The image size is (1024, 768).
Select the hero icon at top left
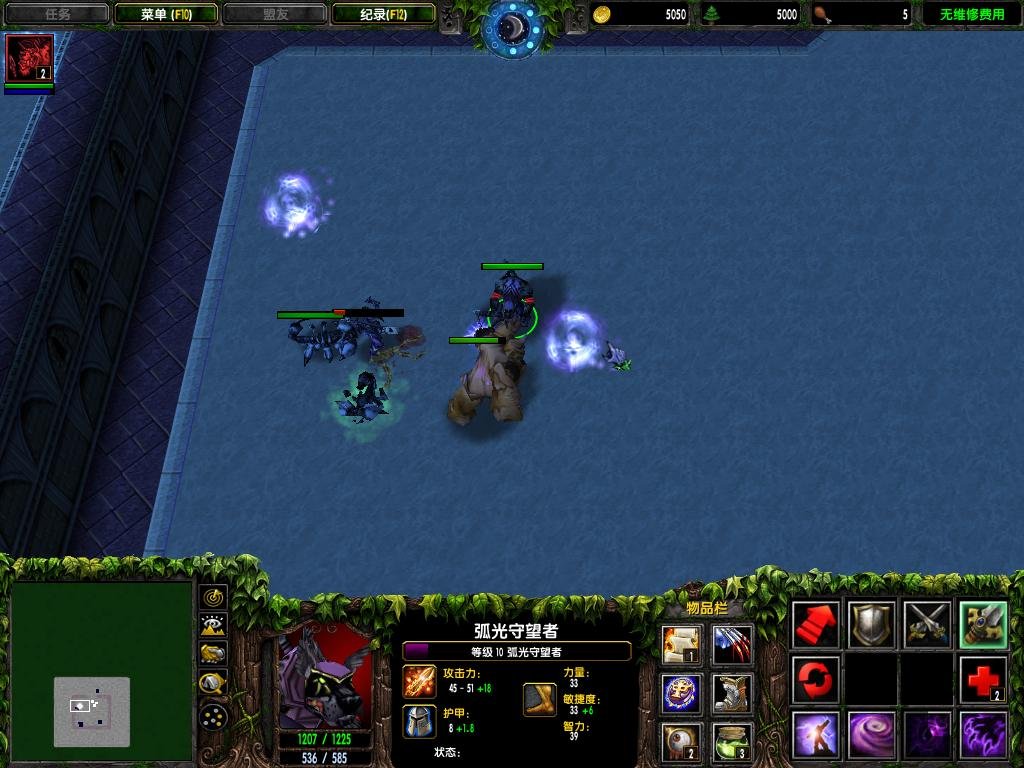(x=30, y=58)
